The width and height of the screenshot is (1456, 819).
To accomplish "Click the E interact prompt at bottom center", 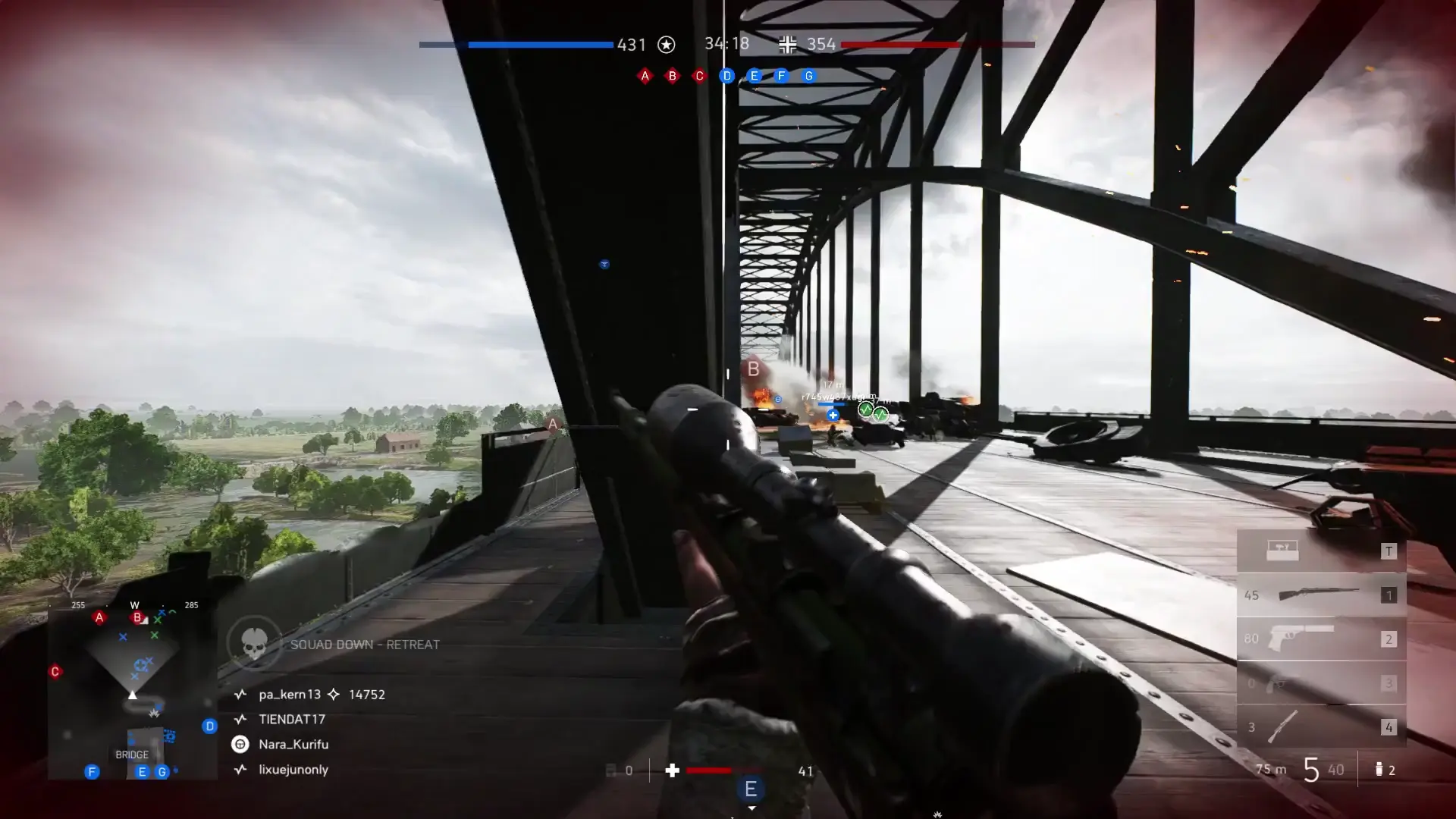I will pyautogui.click(x=751, y=789).
